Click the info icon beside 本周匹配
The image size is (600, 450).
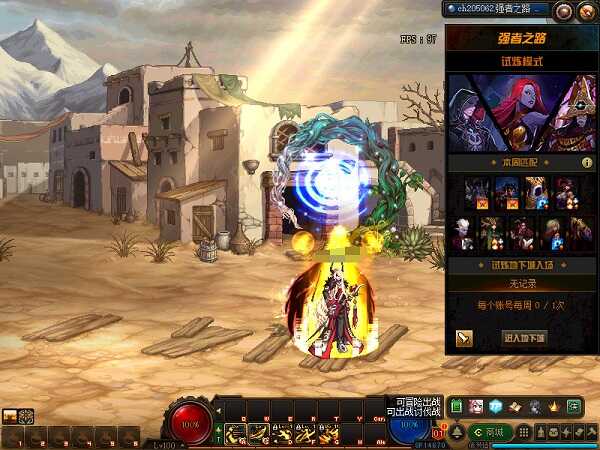pyautogui.click(x=587, y=162)
